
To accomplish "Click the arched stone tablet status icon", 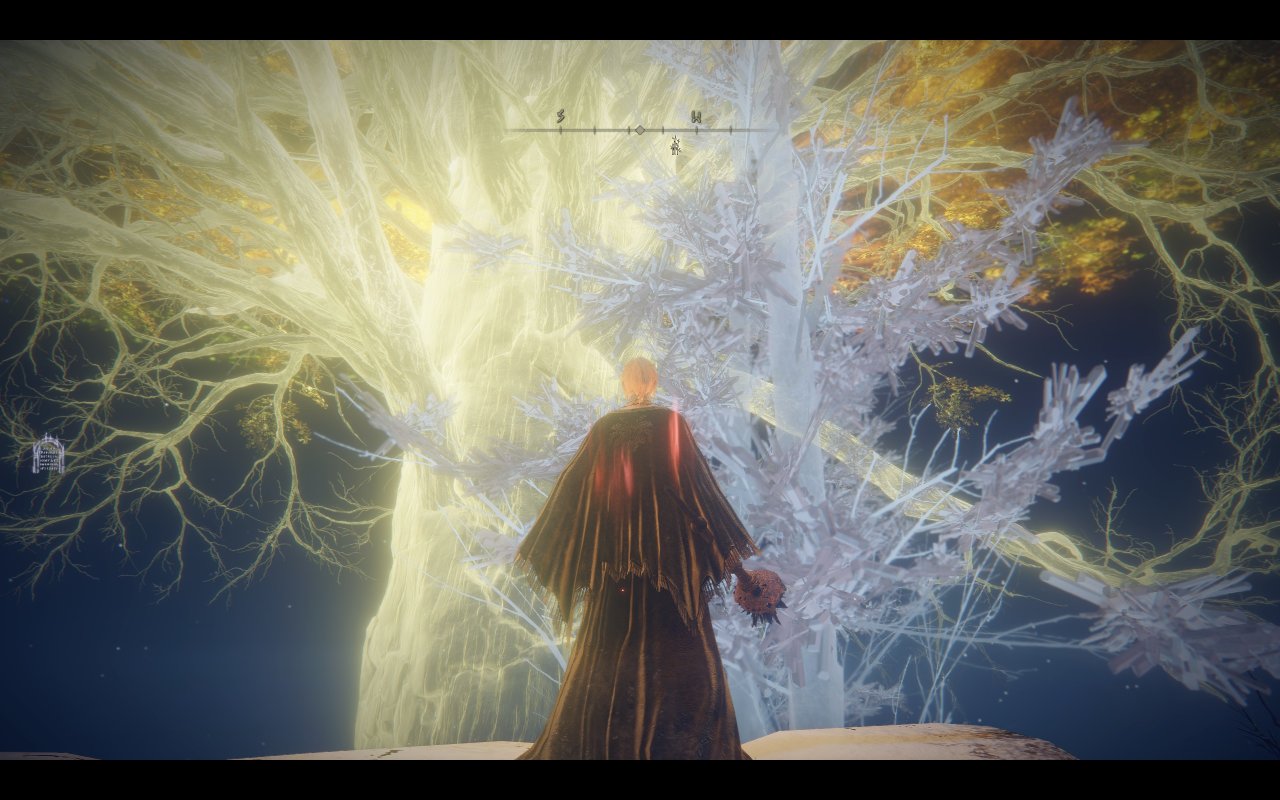I will click(x=48, y=454).
